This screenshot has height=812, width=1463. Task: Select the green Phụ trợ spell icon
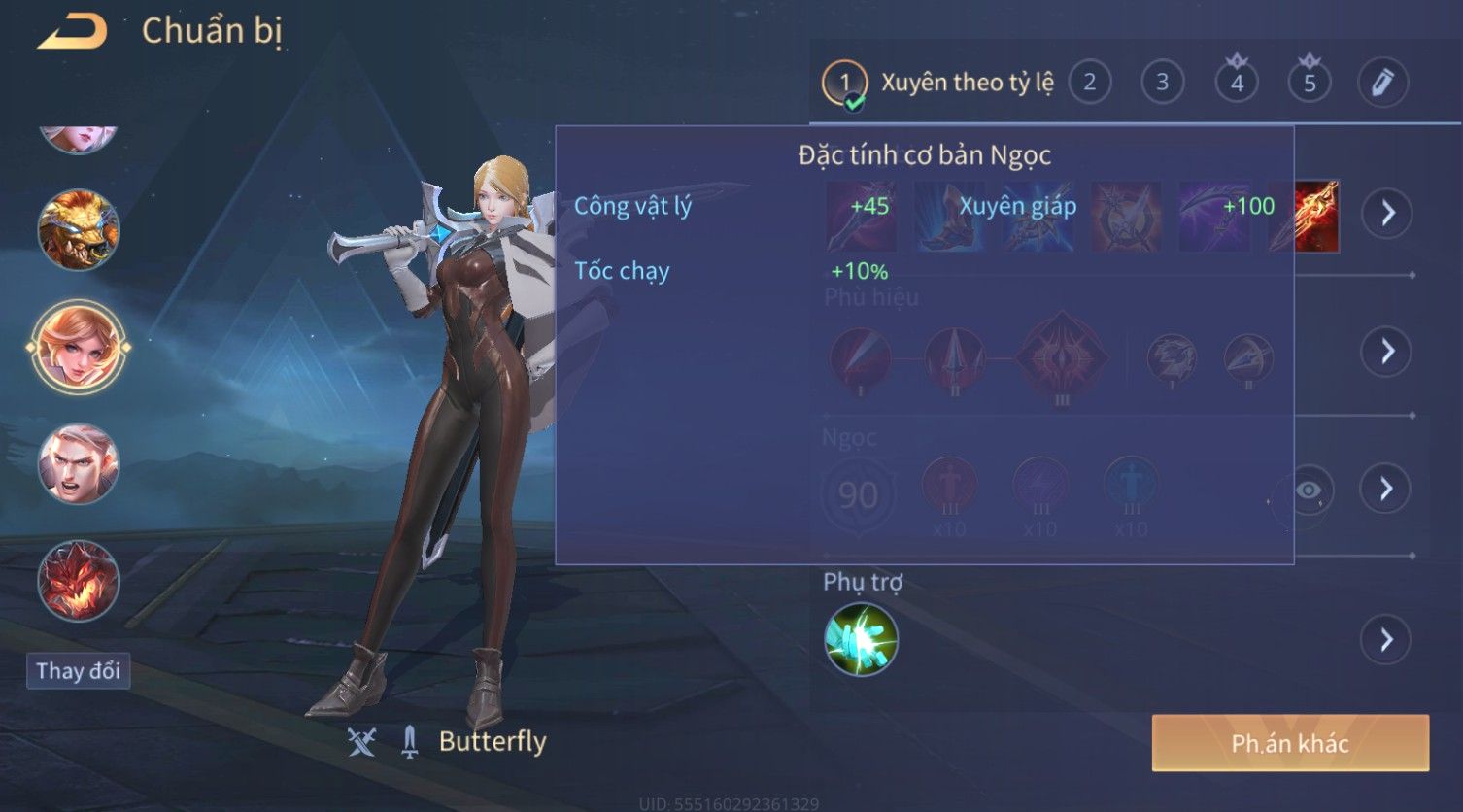pos(861,639)
